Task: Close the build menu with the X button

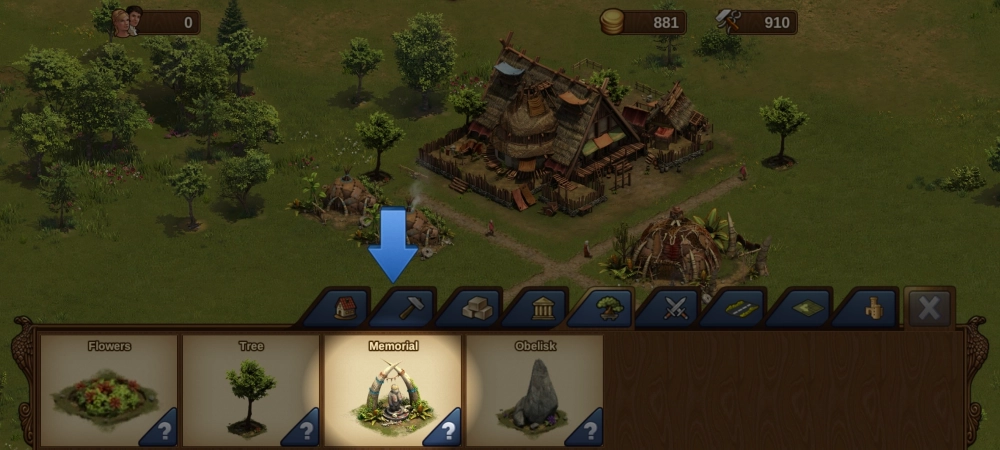Action: pyautogui.click(x=929, y=308)
